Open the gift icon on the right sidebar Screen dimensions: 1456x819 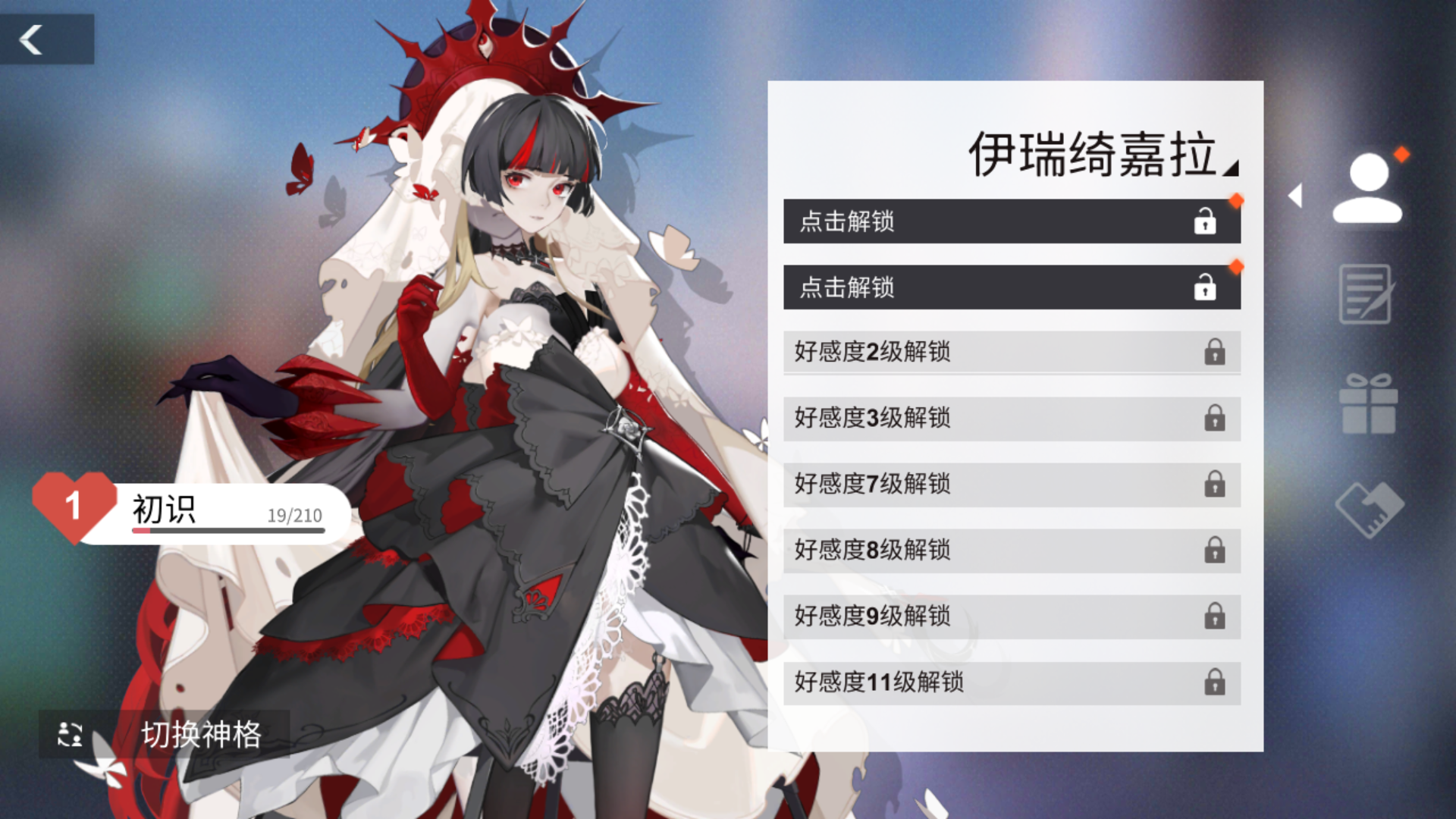1368,406
